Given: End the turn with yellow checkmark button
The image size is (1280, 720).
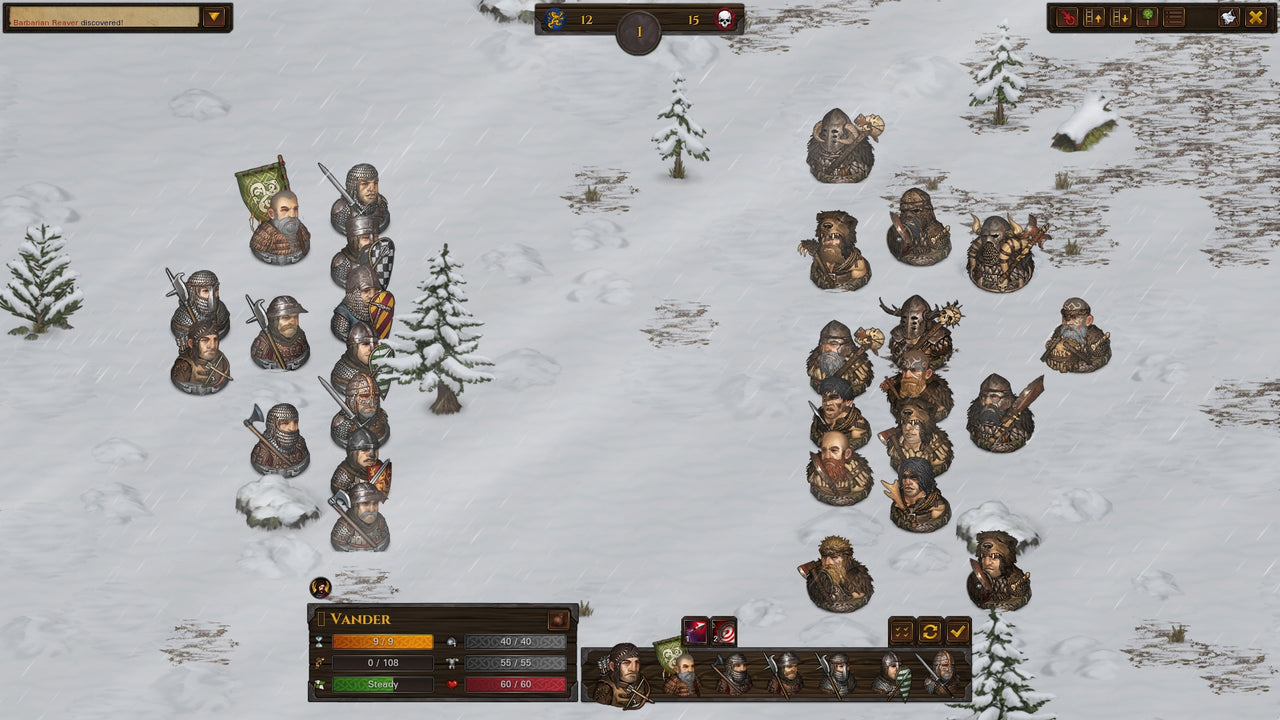Looking at the screenshot, I should coord(958,630).
